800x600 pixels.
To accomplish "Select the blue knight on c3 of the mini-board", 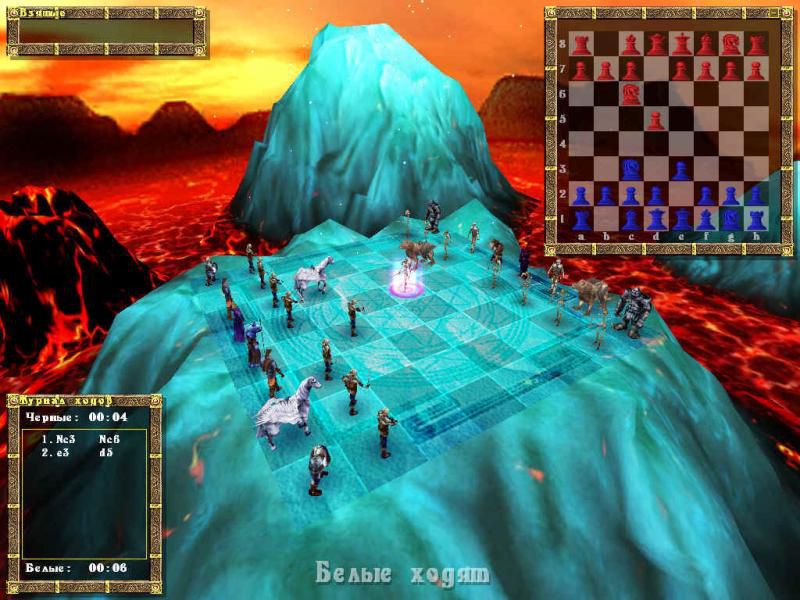I will (x=631, y=169).
